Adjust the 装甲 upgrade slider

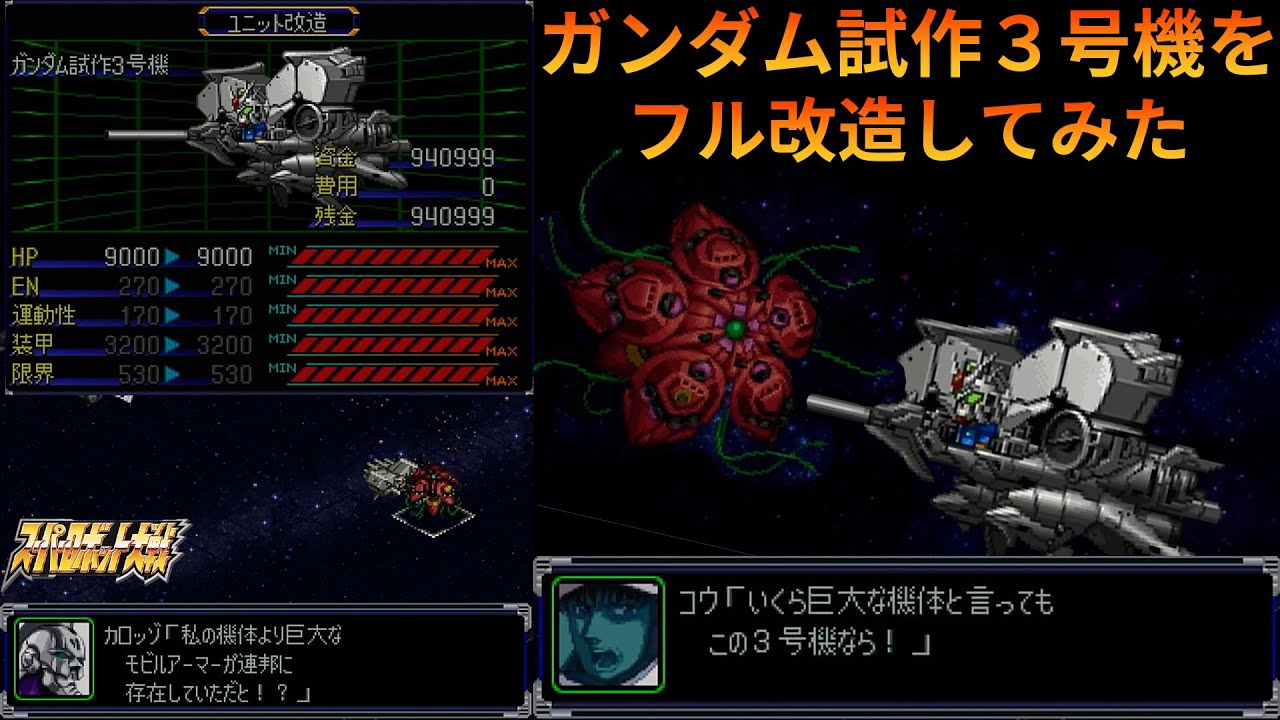390,345
